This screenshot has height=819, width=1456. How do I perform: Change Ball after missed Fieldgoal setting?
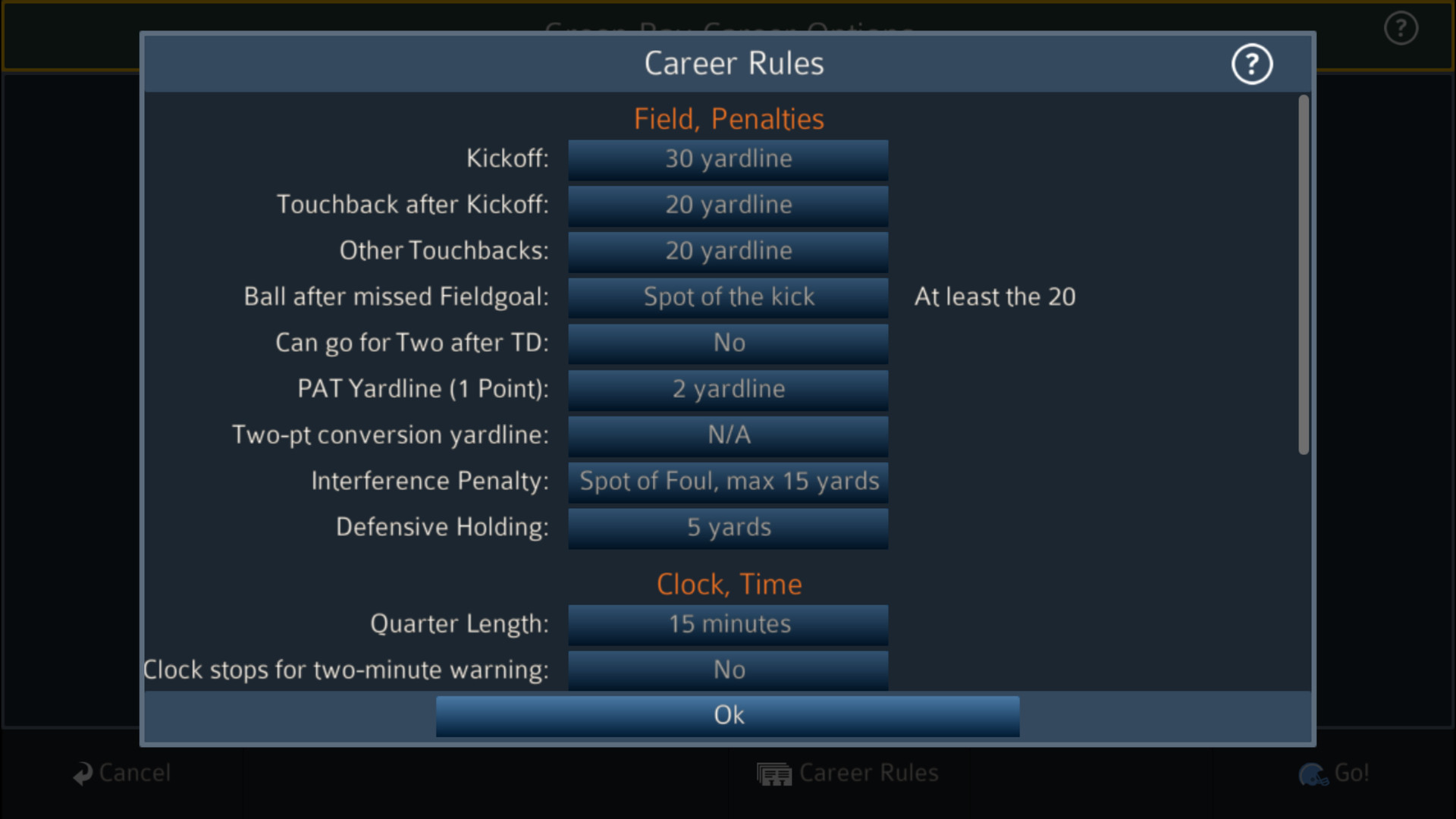click(727, 297)
